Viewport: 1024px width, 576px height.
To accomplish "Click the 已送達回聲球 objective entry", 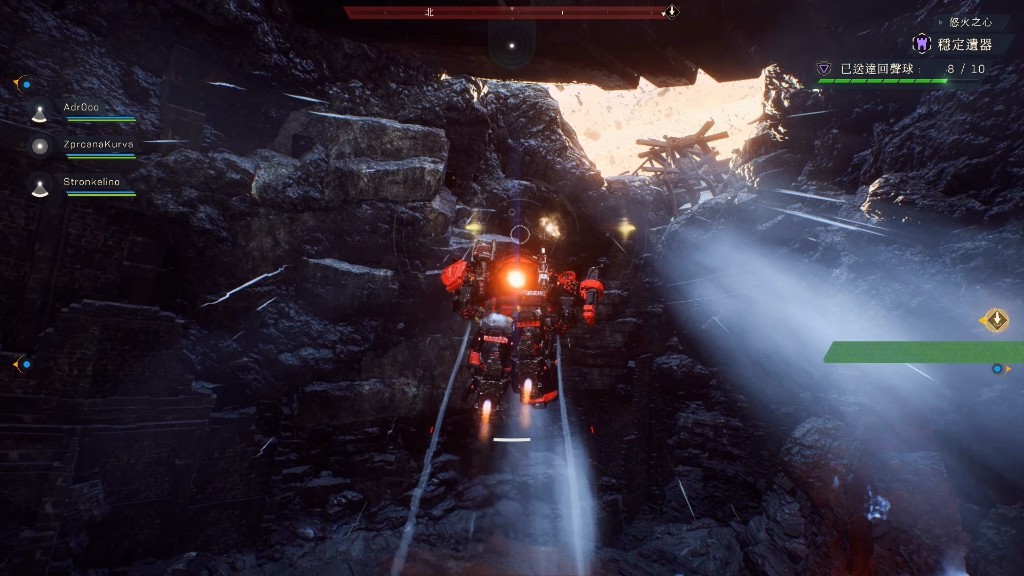I will click(877, 69).
